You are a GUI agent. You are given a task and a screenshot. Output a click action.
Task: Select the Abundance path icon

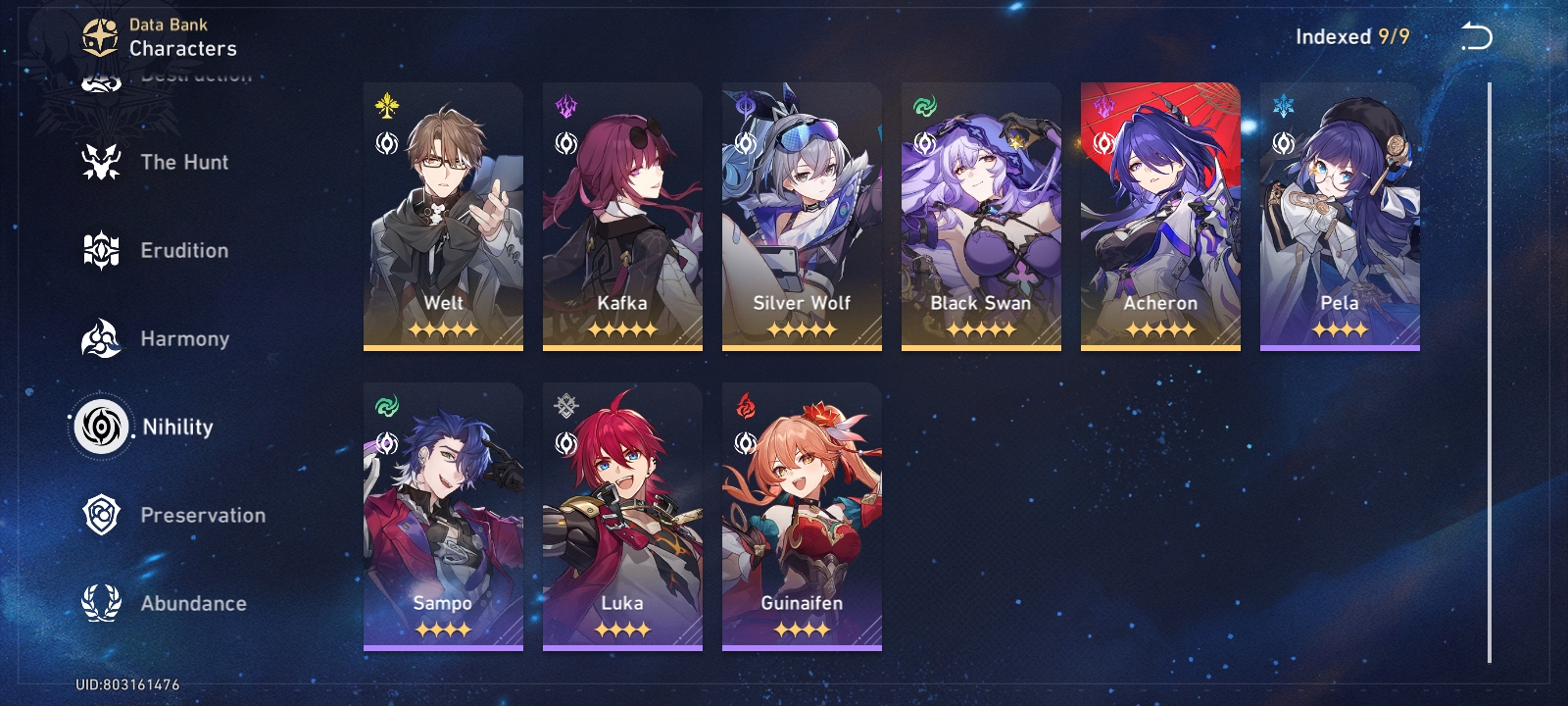click(100, 603)
